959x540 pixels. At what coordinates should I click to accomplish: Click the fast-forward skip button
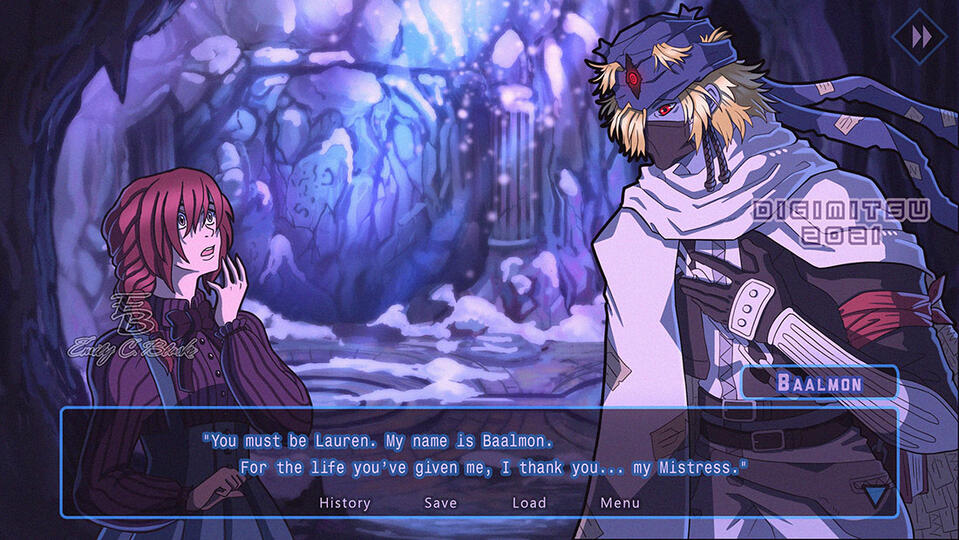(x=920, y=37)
